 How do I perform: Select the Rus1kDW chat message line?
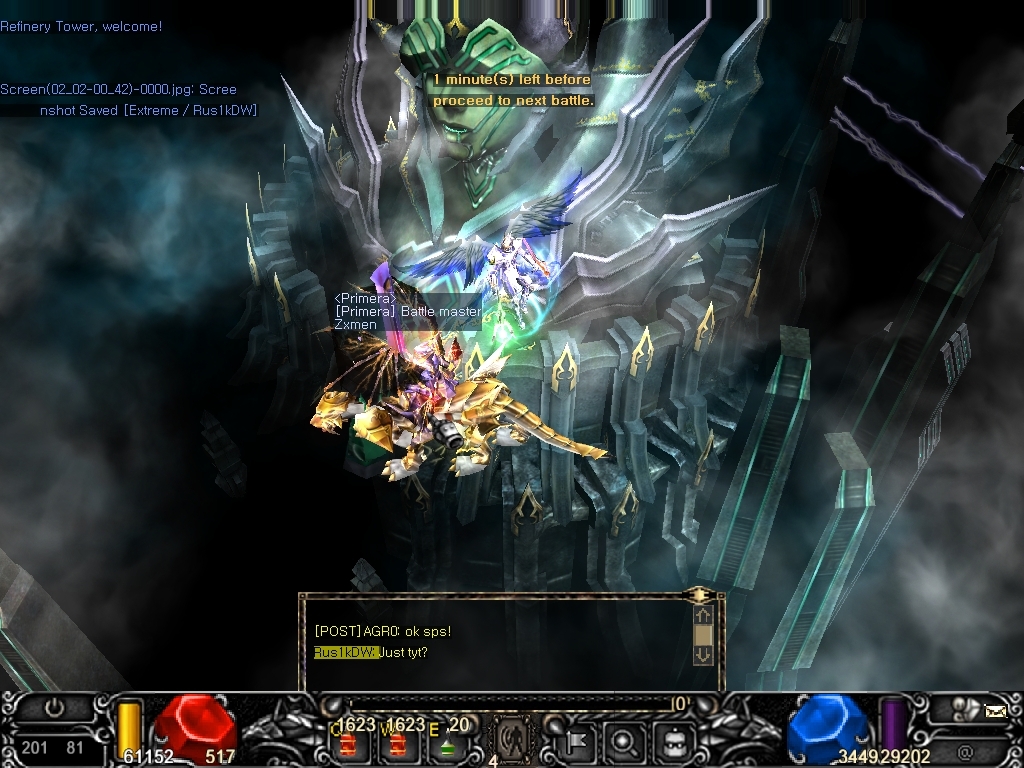click(x=371, y=653)
